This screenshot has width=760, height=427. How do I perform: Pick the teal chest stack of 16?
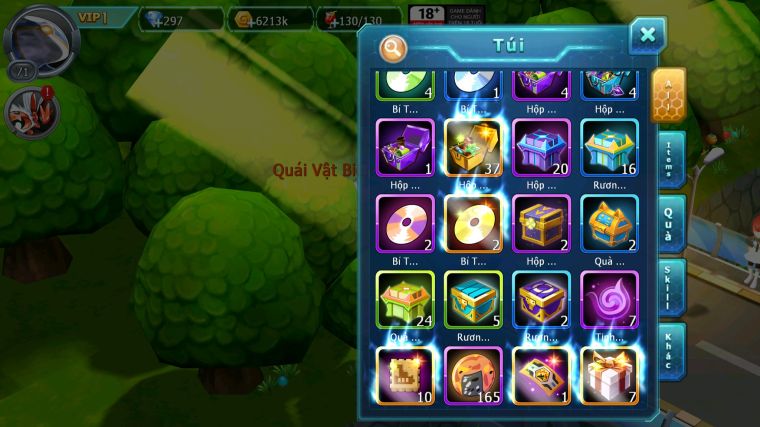tap(609, 147)
